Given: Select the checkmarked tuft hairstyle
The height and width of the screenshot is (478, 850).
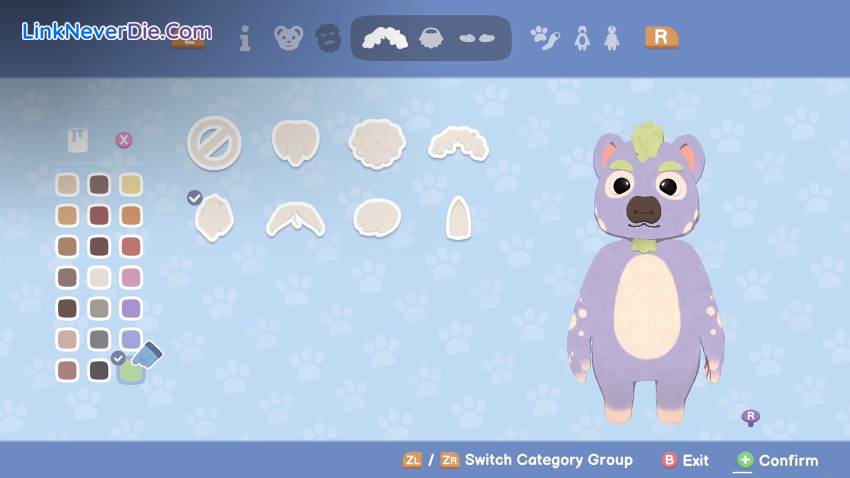Looking at the screenshot, I should click(x=214, y=217).
